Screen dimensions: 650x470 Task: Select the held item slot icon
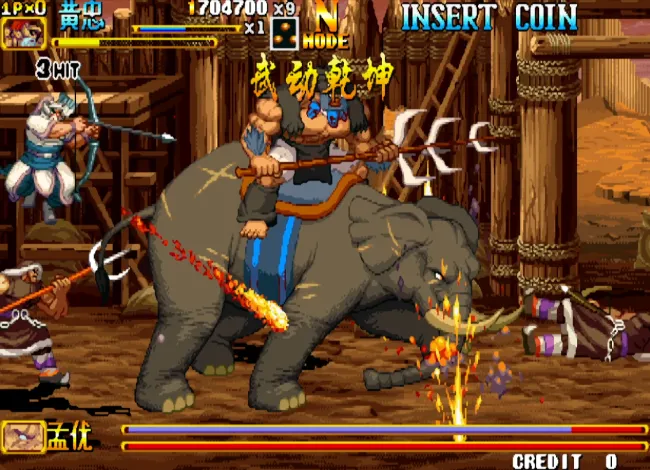coord(285,33)
